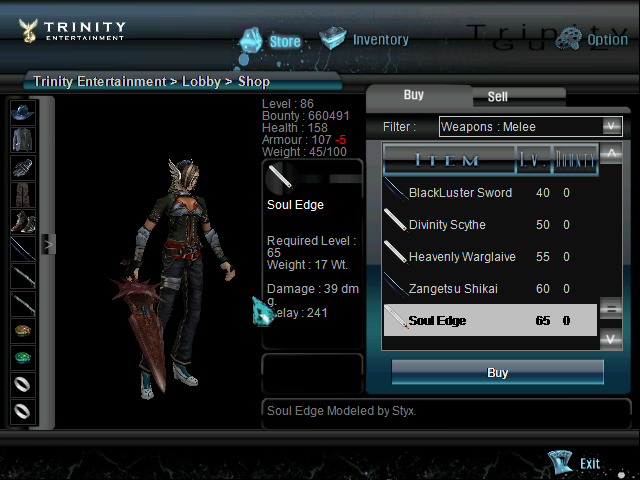The height and width of the screenshot is (480, 640).
Task: Select the Buy tab
Action: click(x=414, y=95)
